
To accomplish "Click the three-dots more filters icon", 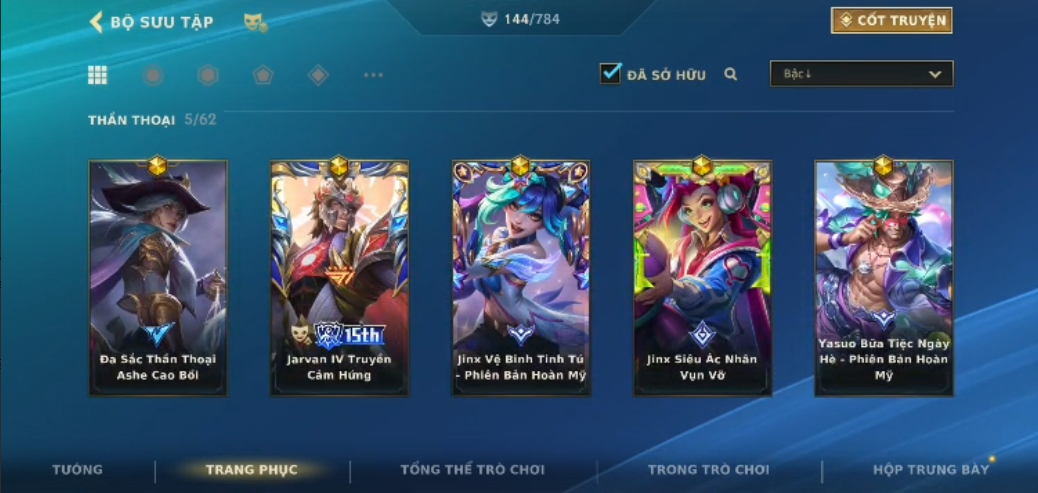I will pyautogui.click(x=373, y=75).
